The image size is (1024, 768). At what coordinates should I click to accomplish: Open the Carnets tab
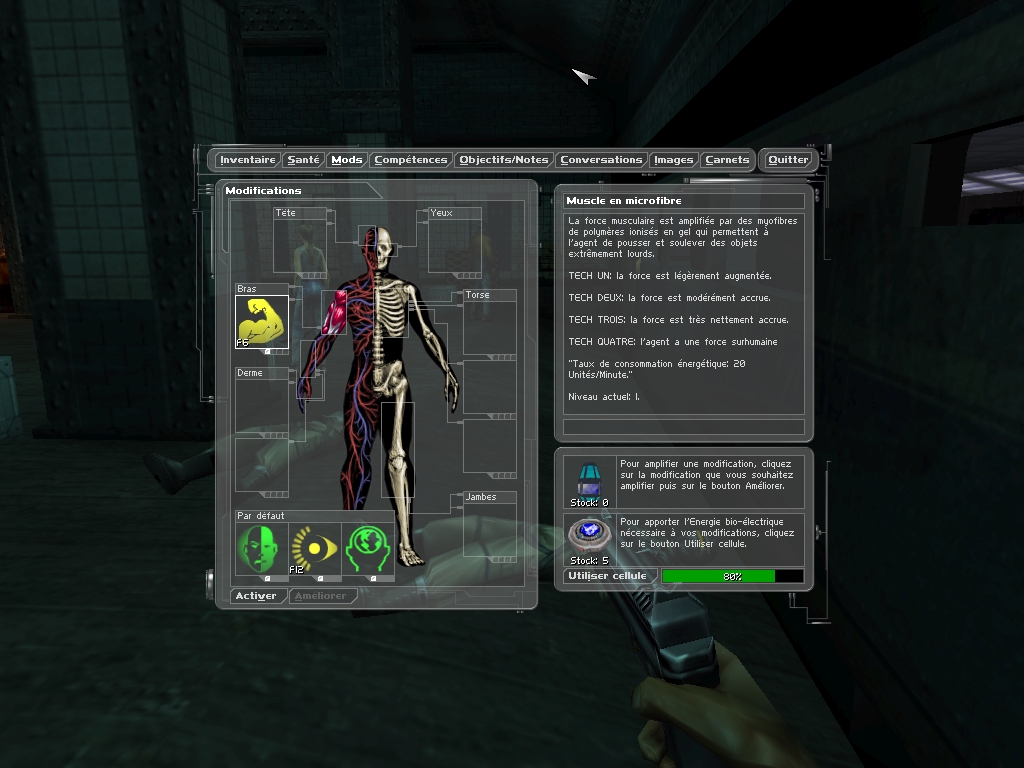(x=727, y=160)
